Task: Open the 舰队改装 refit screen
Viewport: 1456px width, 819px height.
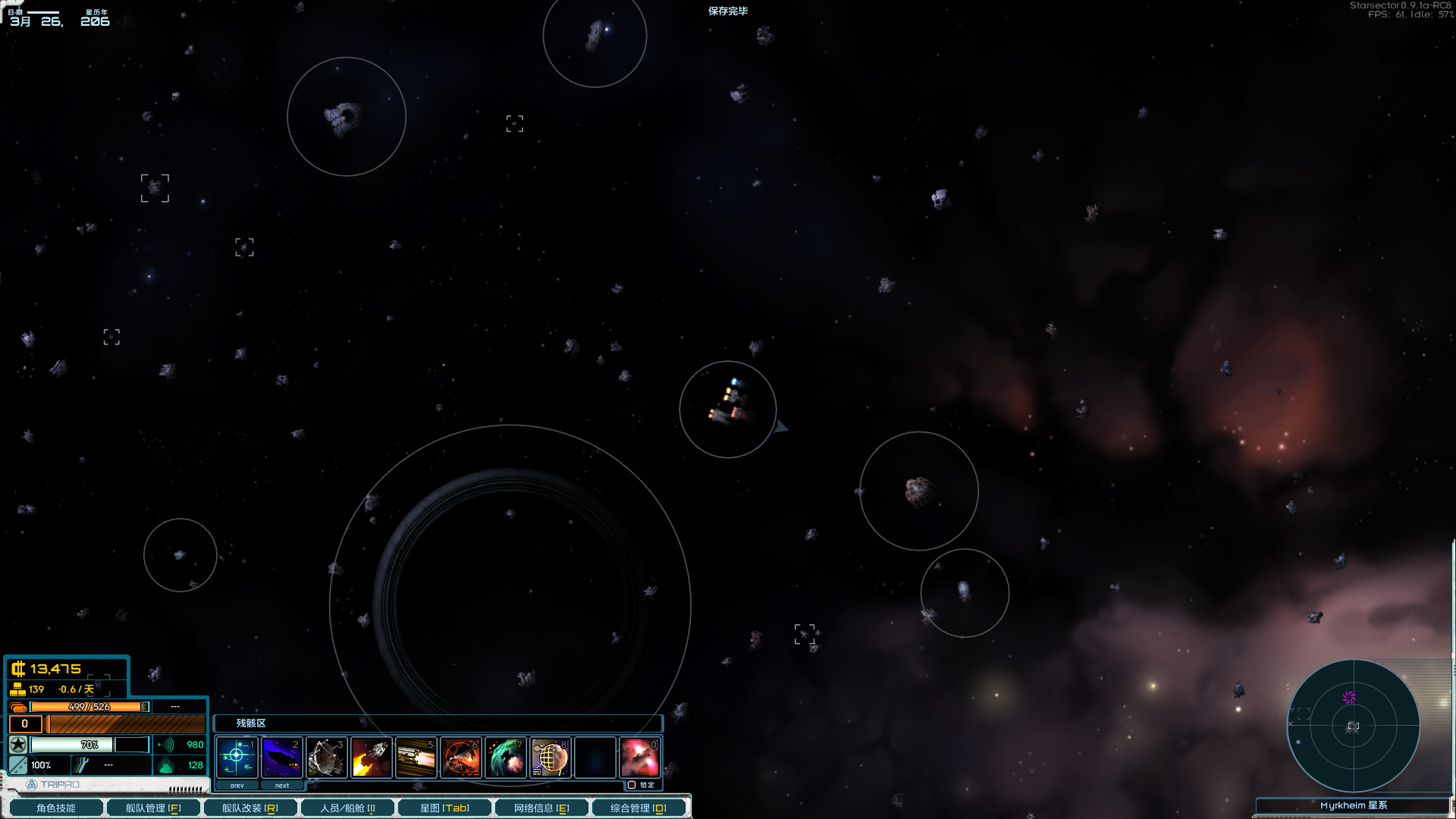Action: point(249,808)
